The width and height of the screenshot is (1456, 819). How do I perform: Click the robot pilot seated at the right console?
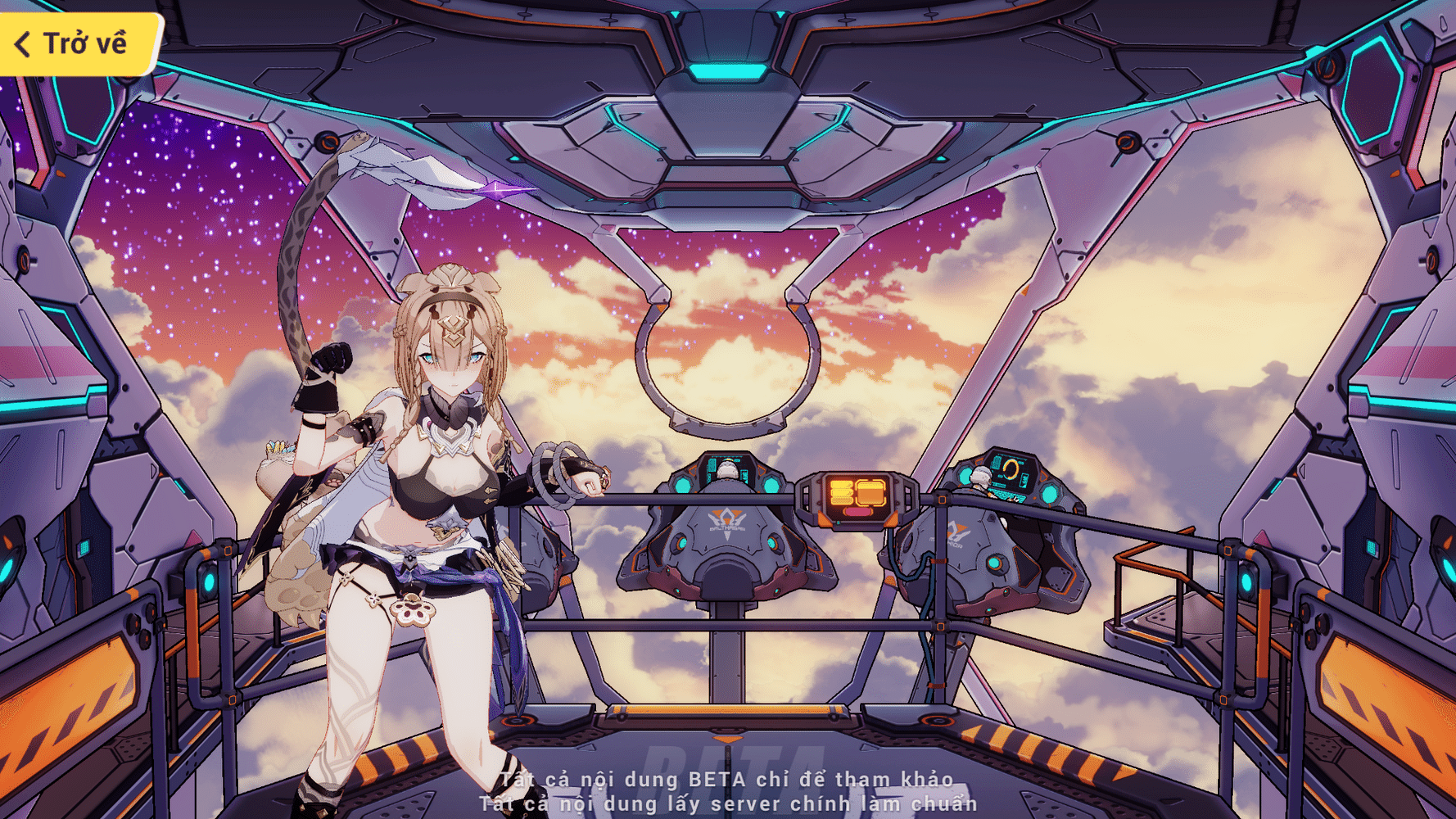(980, 477)
